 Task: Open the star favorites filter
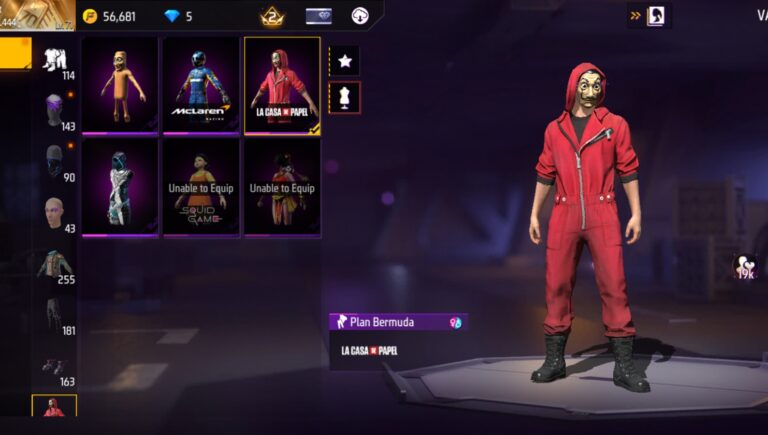pyautogui.click(x=345, y=61)
